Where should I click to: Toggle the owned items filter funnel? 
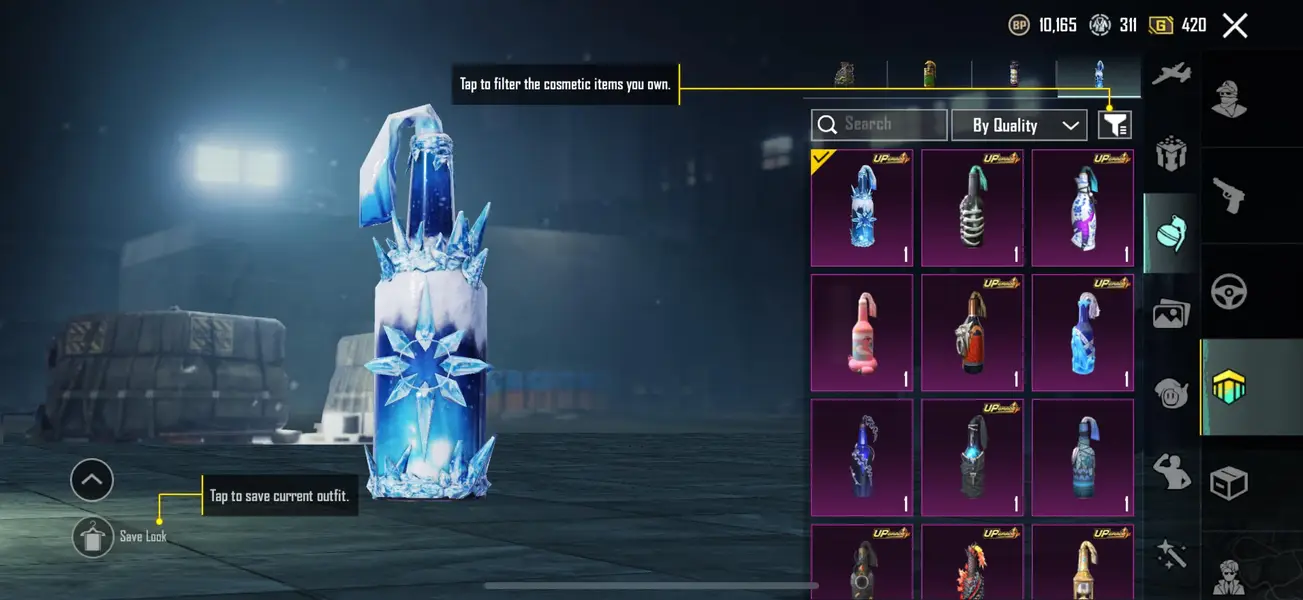coord(1115,125)
